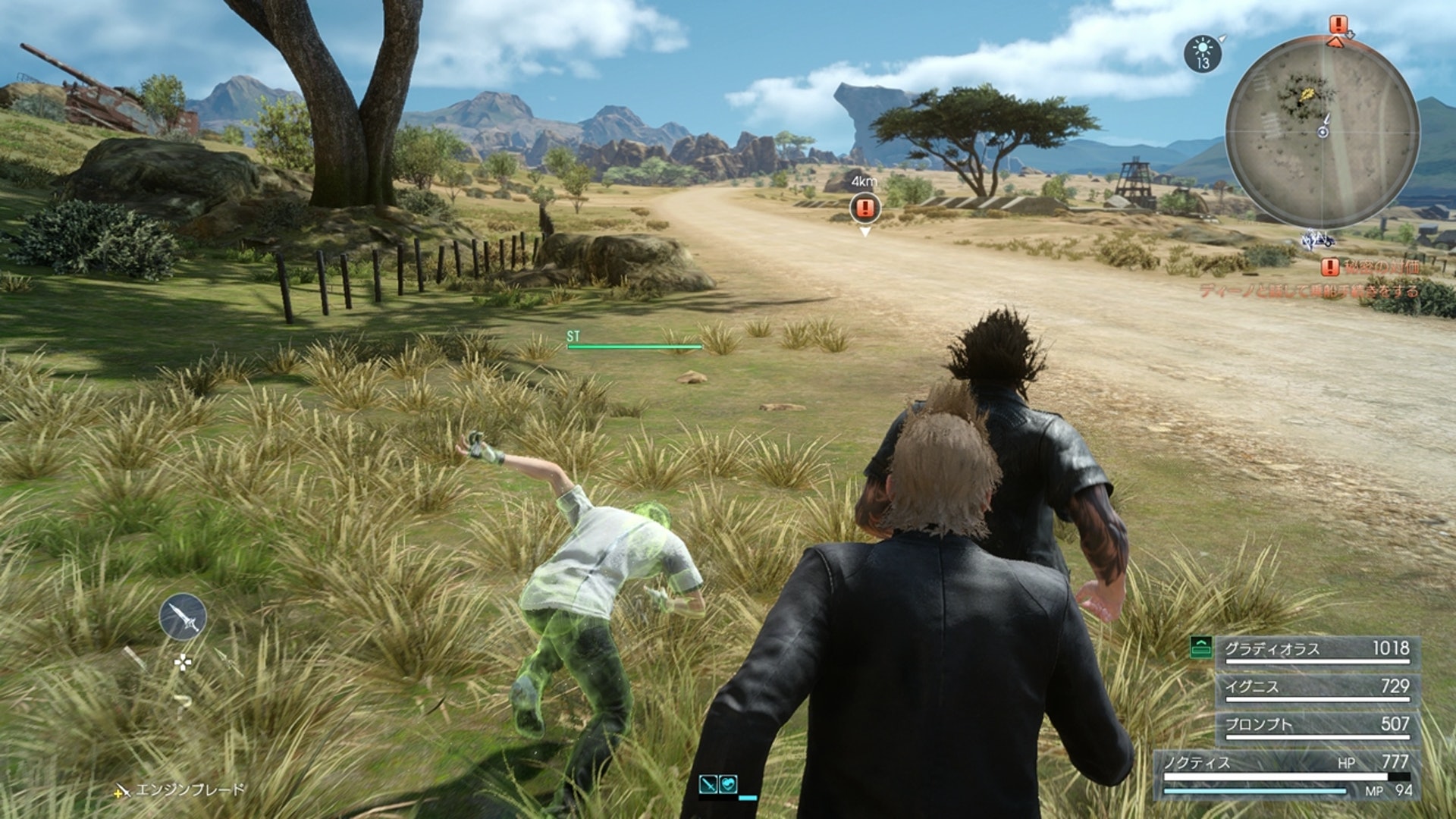This screenshot has width=1456, height=819.
Task: Click the red quest marker atop the minimap
Action: pyautogui.click(x=1338, y=26)
